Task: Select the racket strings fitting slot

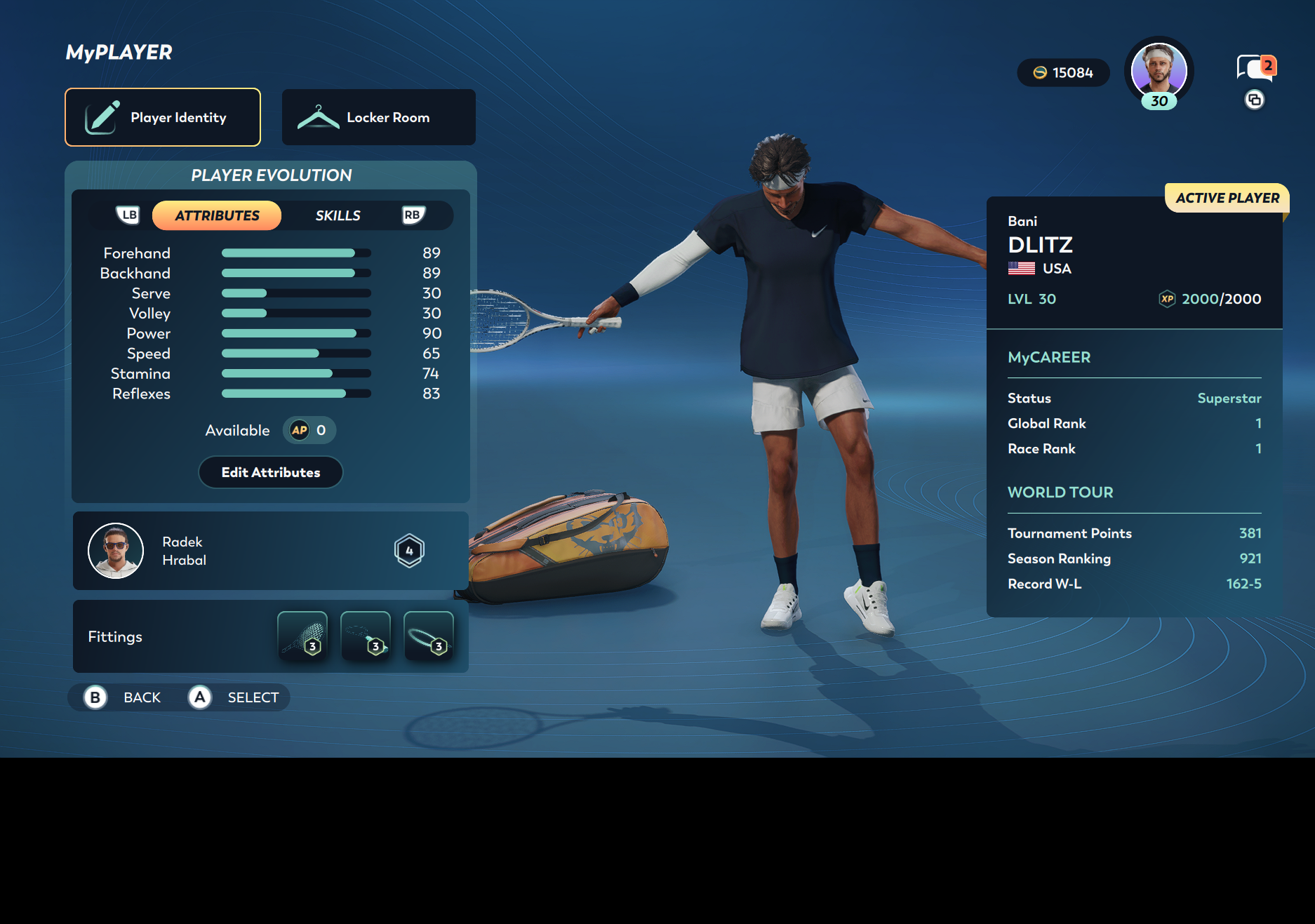Action: pyautogui.click(x=302, y=636)
